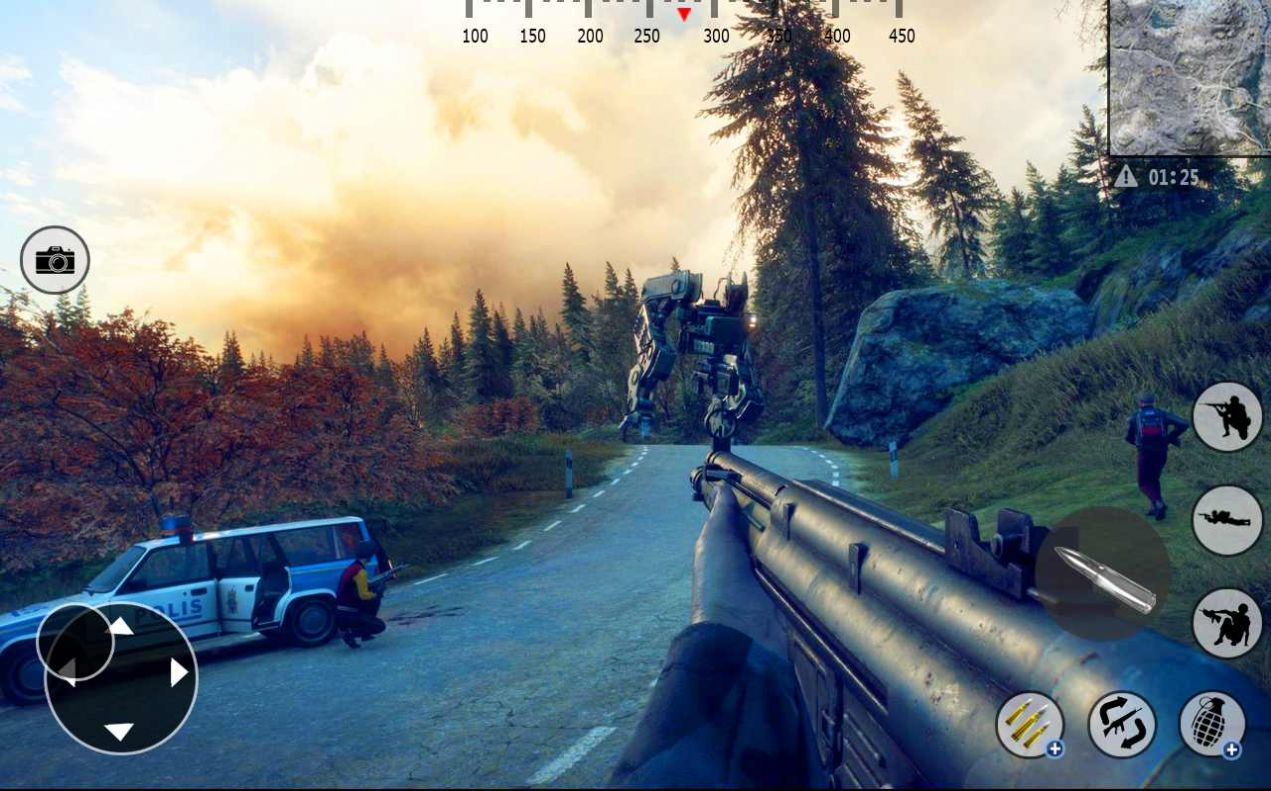Add ammo with the bullets icon

coord(1030,725)
